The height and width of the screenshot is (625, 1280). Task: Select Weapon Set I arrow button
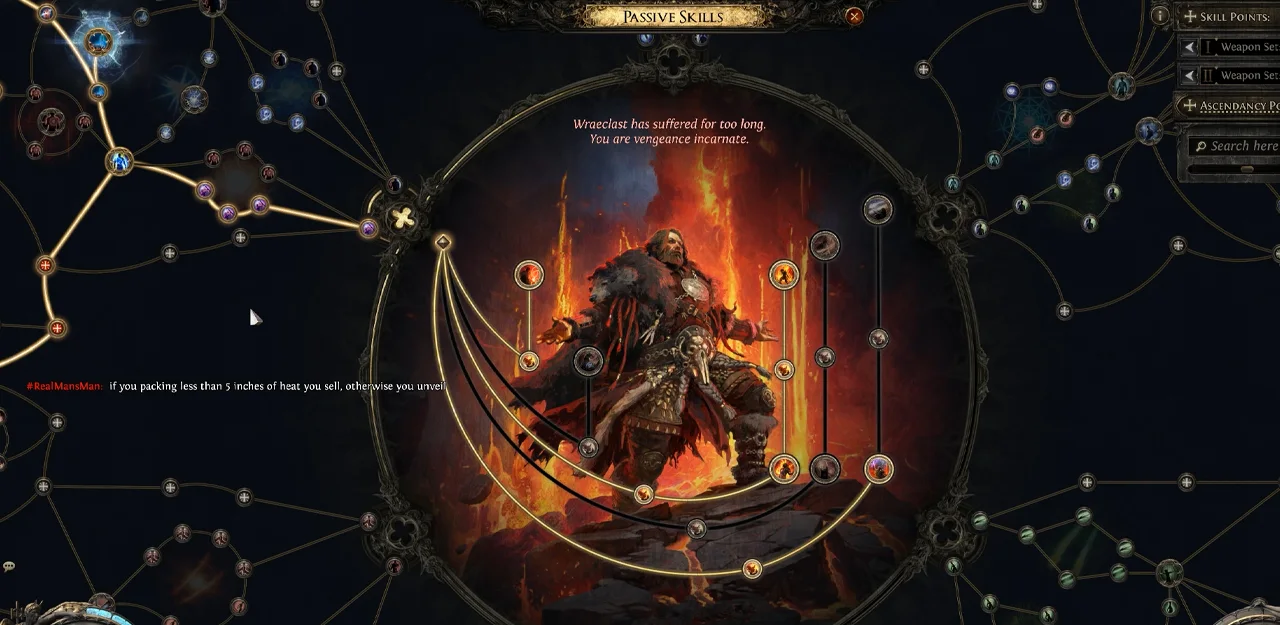[x=1188, y=47]
